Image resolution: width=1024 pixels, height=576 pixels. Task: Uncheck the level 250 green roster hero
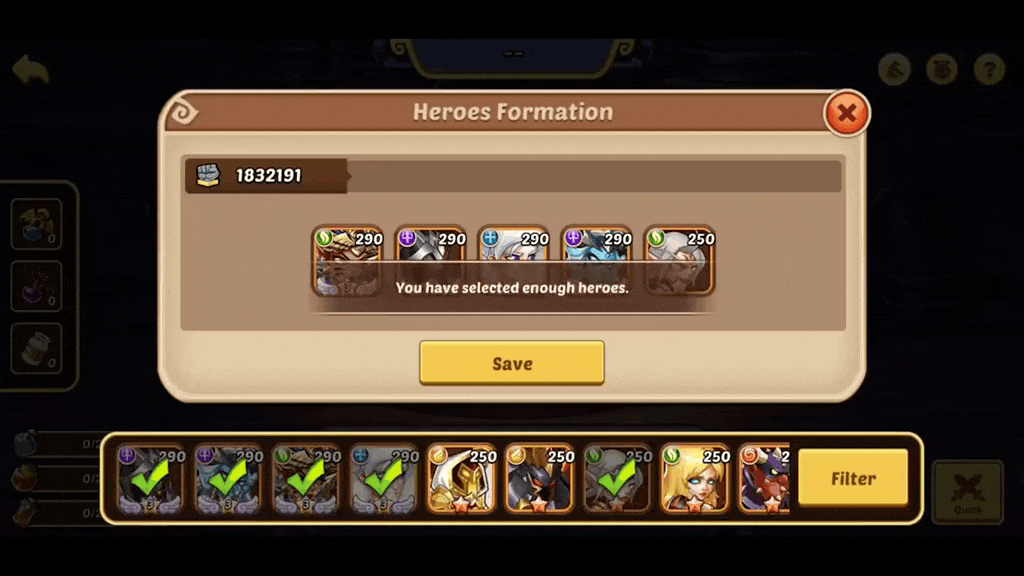click(617, 479)
